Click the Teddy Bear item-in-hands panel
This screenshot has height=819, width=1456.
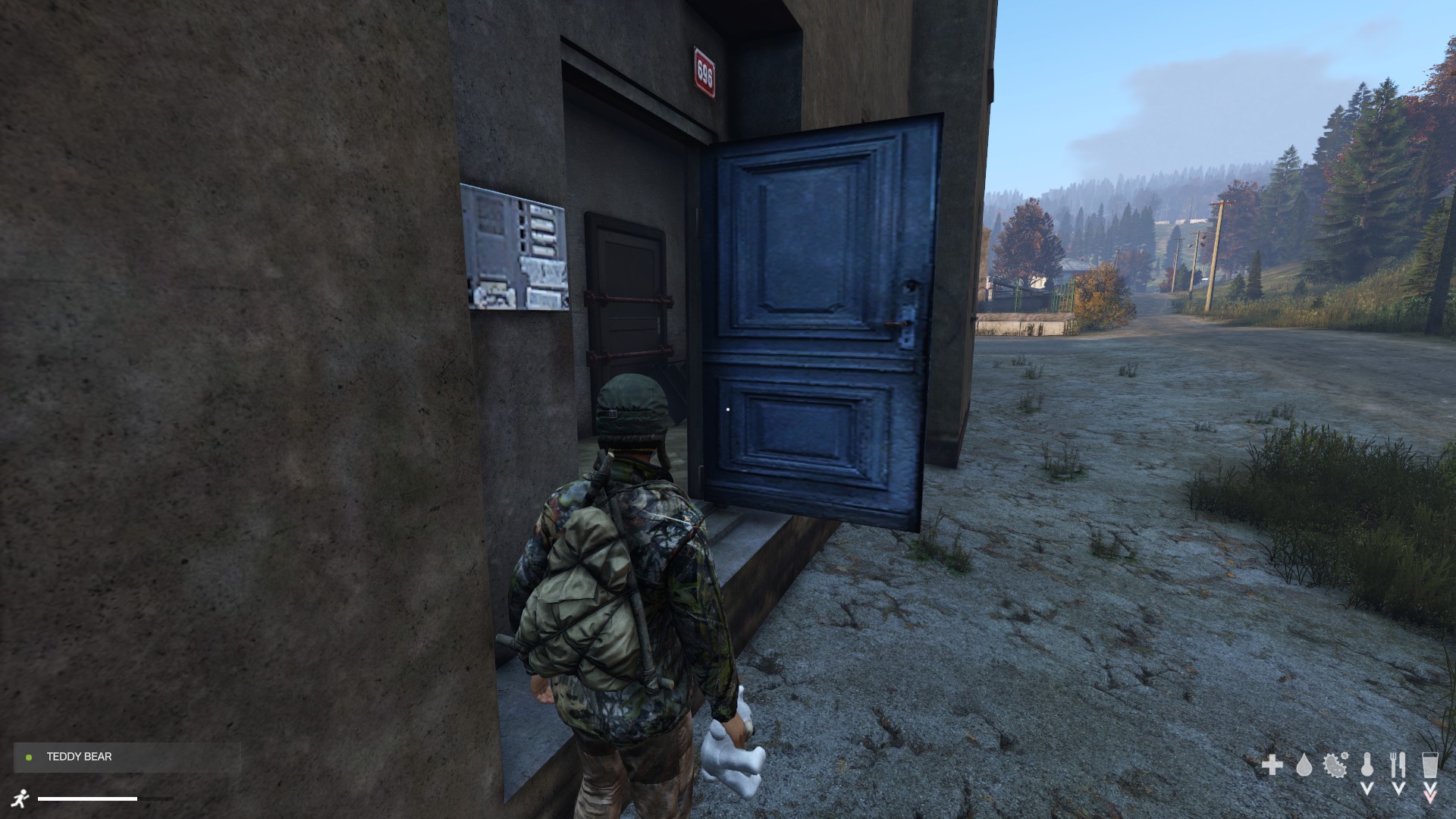coord(127,757)
